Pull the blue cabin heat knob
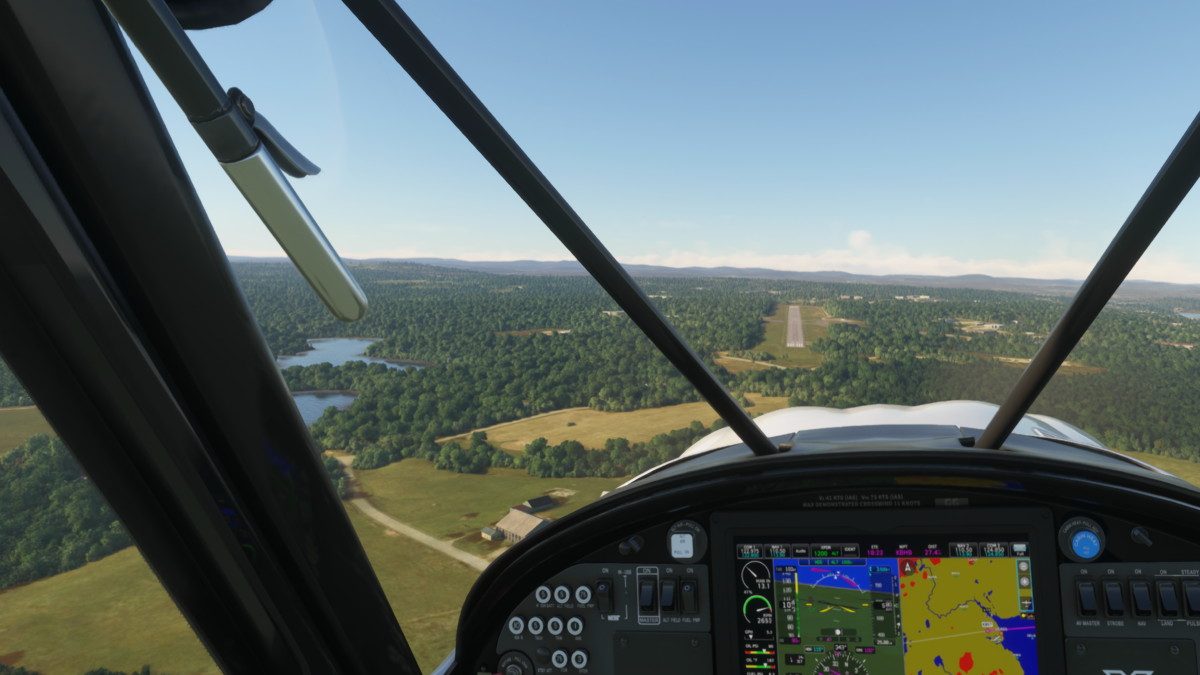 click(x=1084, y=543)
